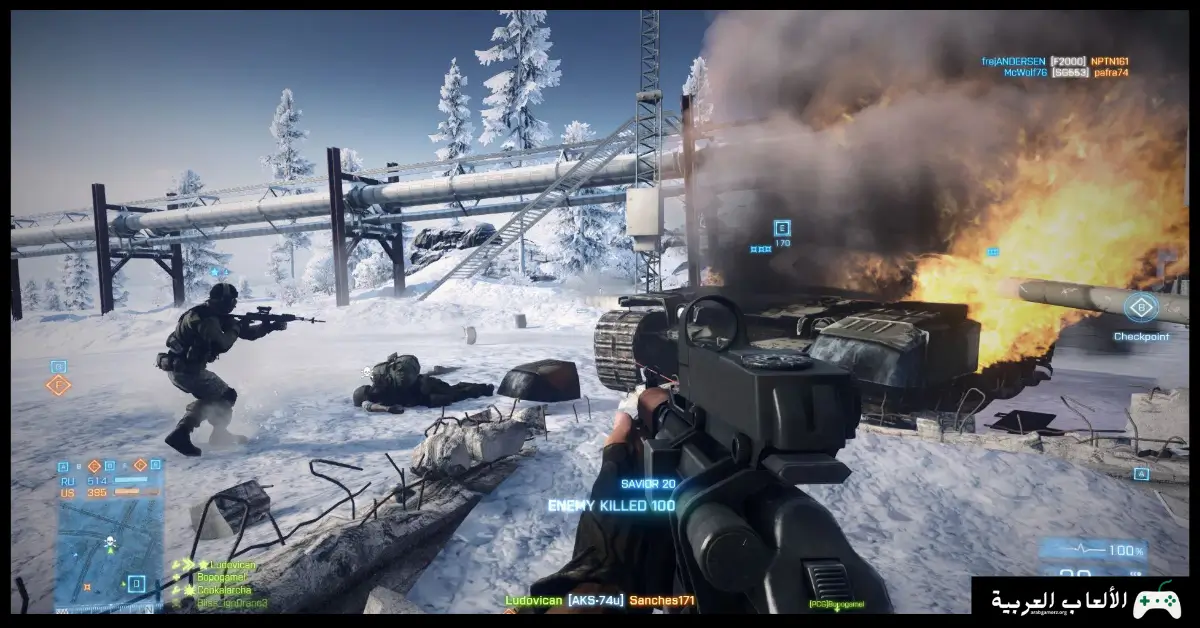The image size is (1200, 628).
Task: Select the E objective marker showing 170
Action: (781, 228)
